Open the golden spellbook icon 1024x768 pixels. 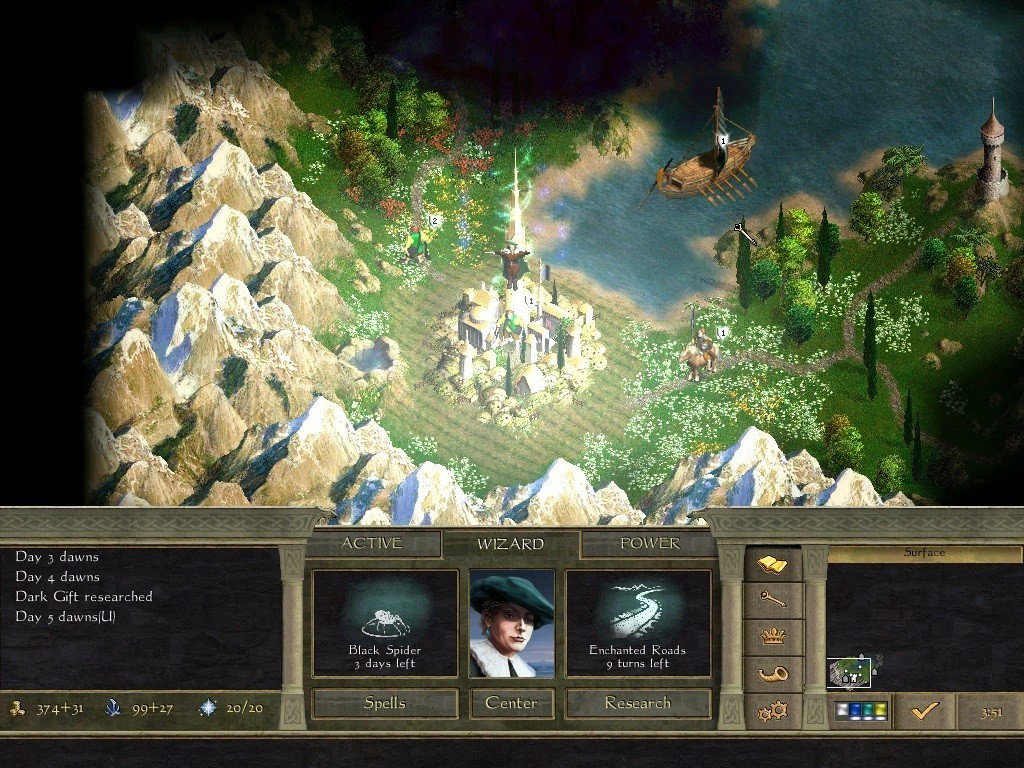773,566
